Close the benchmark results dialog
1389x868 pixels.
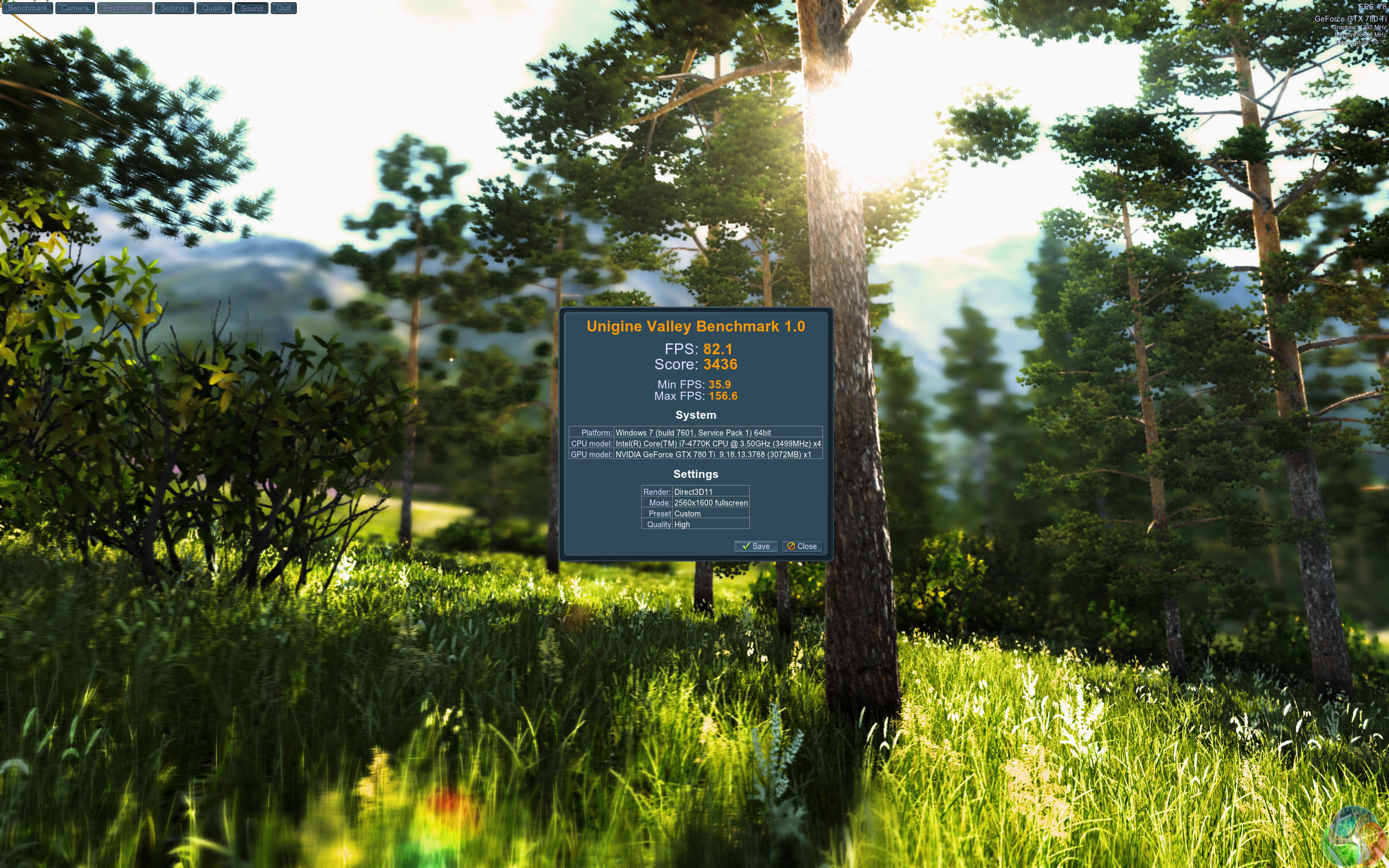click(802, 546)
